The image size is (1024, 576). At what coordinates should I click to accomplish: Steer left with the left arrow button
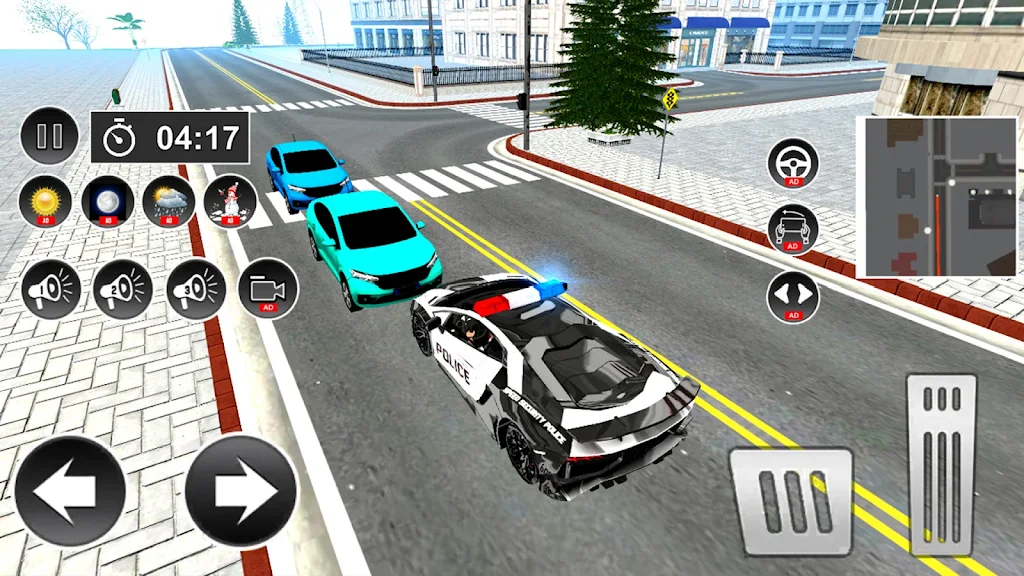click(70, 490)
